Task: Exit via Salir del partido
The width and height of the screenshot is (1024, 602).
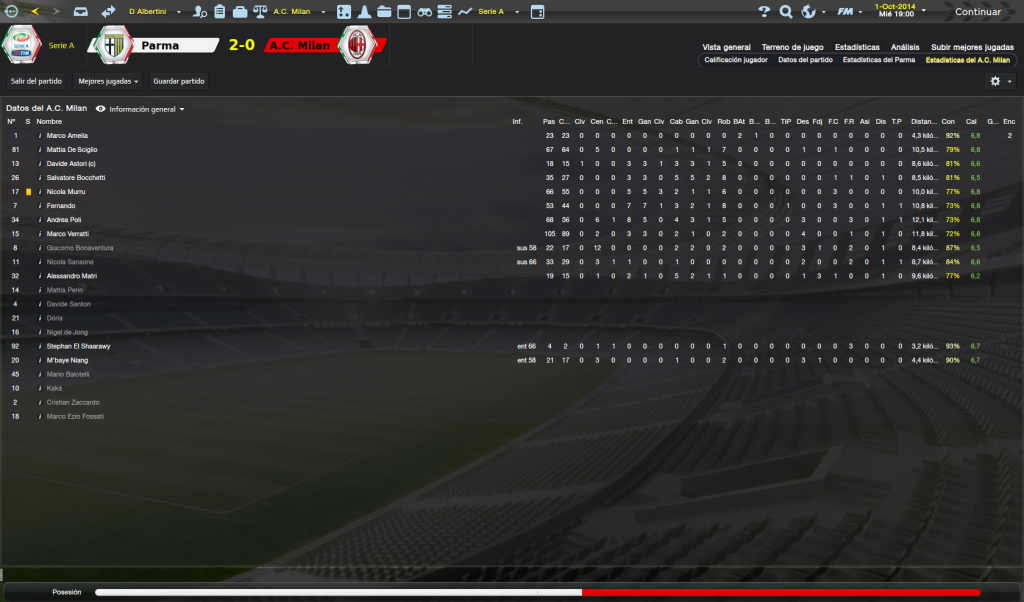Action: pos(36,80)
